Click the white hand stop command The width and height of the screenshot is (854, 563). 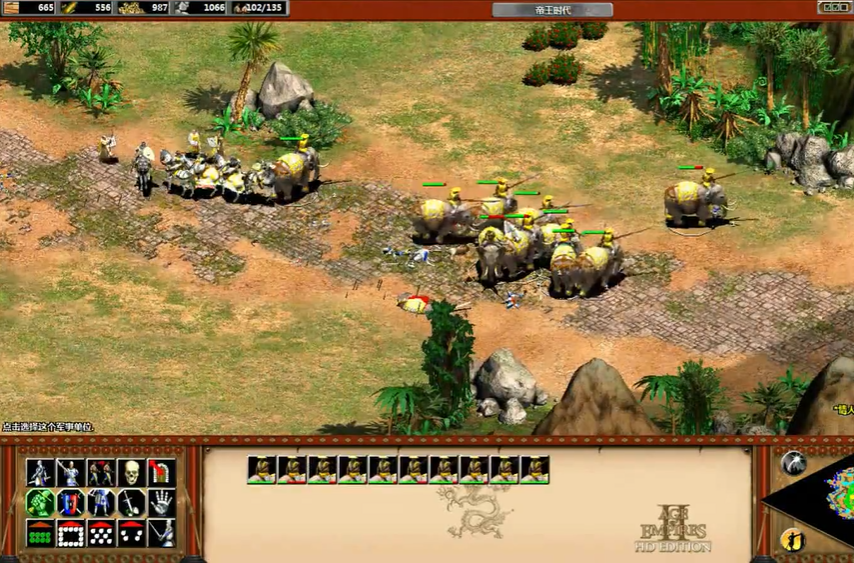pyautogui.click(x=161, y=503)
